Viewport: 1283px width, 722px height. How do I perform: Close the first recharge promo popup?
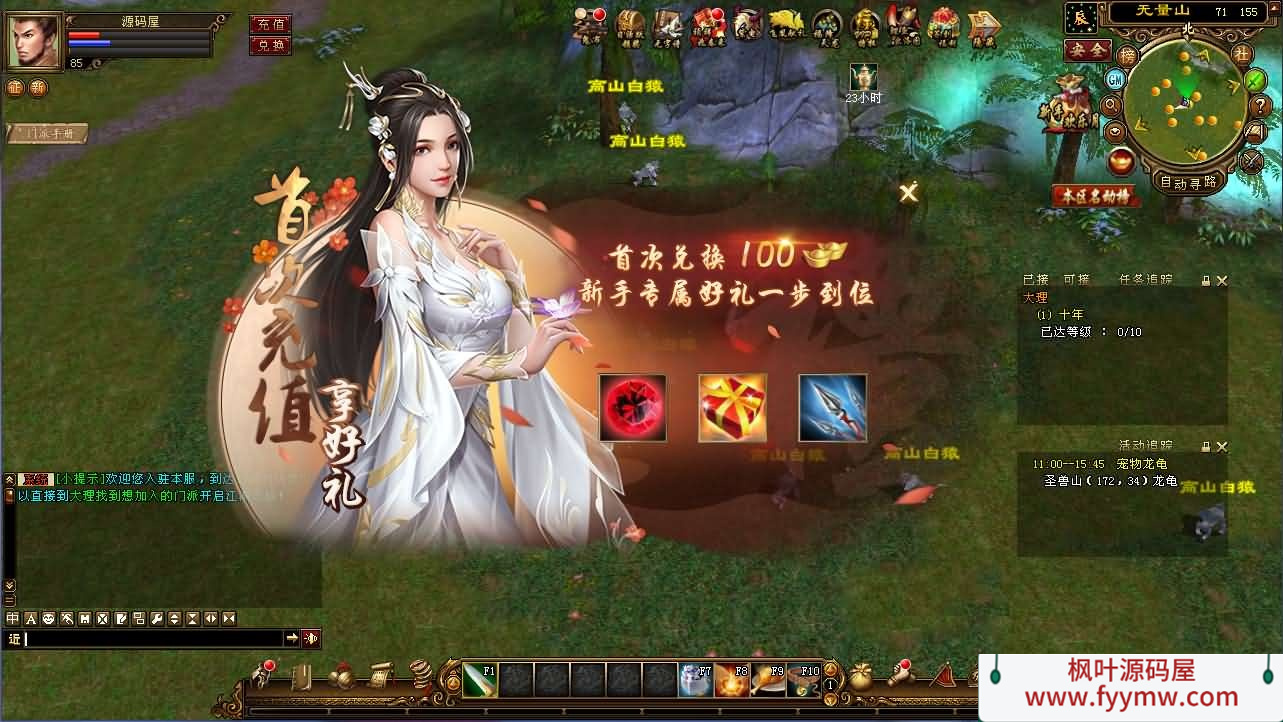pos(908,193)
